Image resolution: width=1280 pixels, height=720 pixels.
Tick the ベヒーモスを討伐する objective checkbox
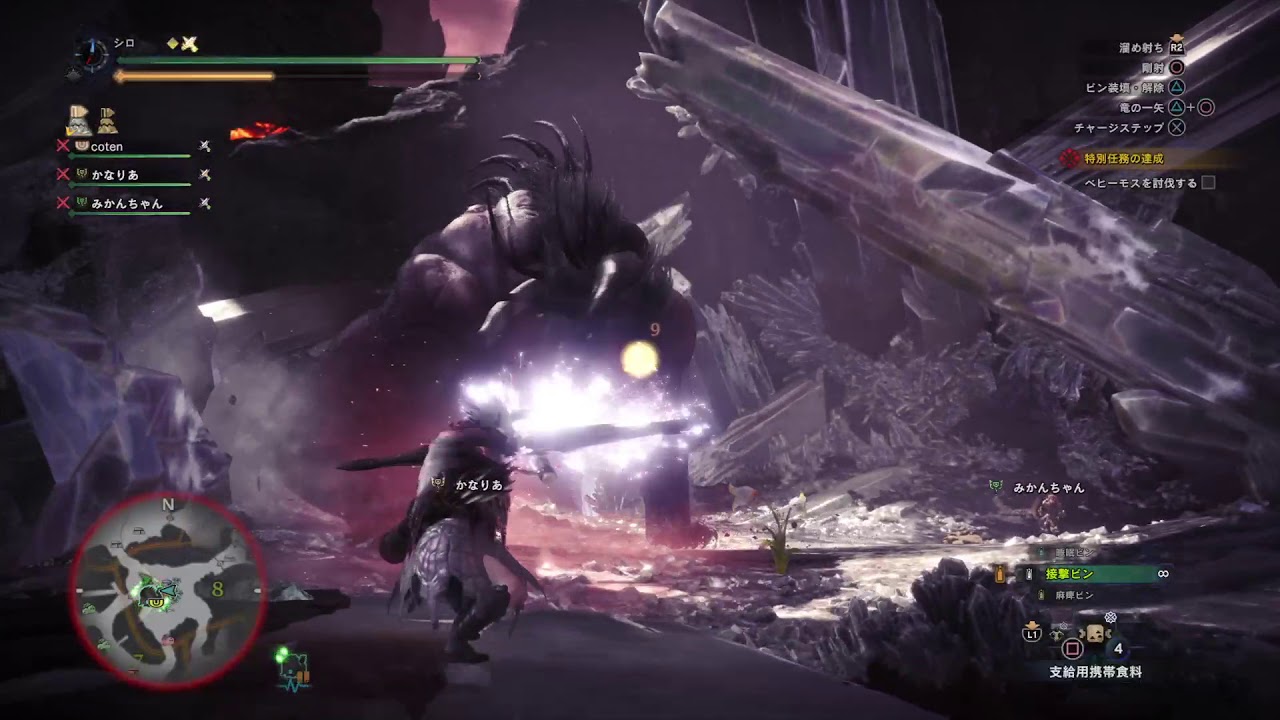1208,183
